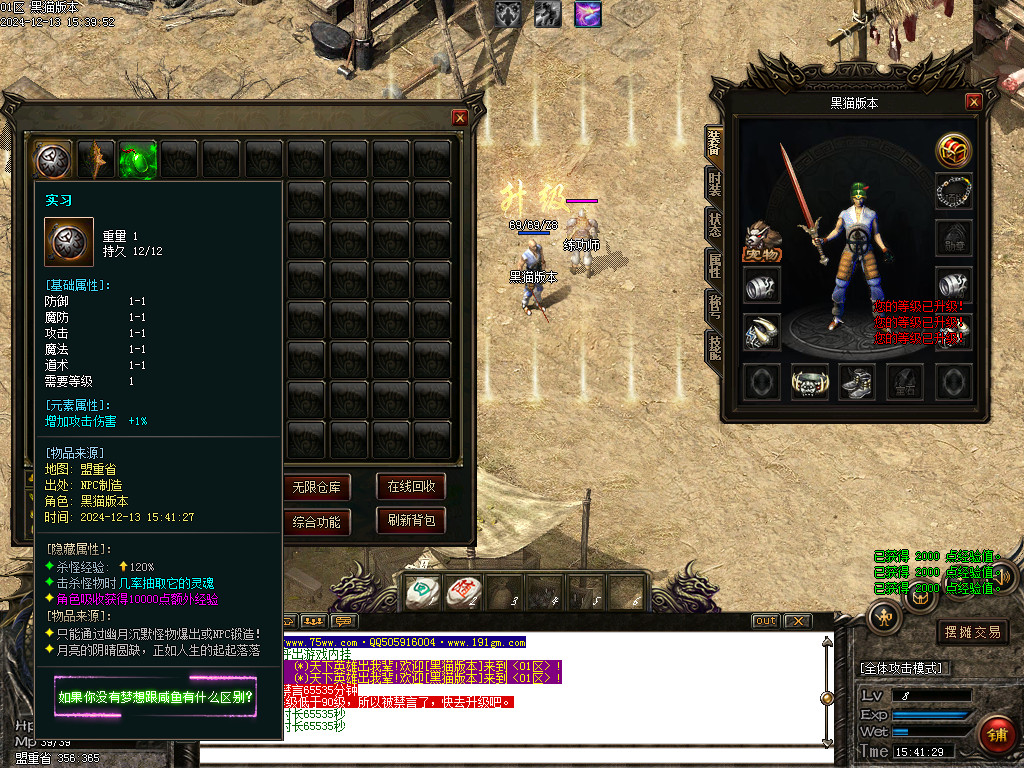Open the 宠物 pet wolf icon
This screenshot has height=768, width=1024.
[x=762, y=241]
